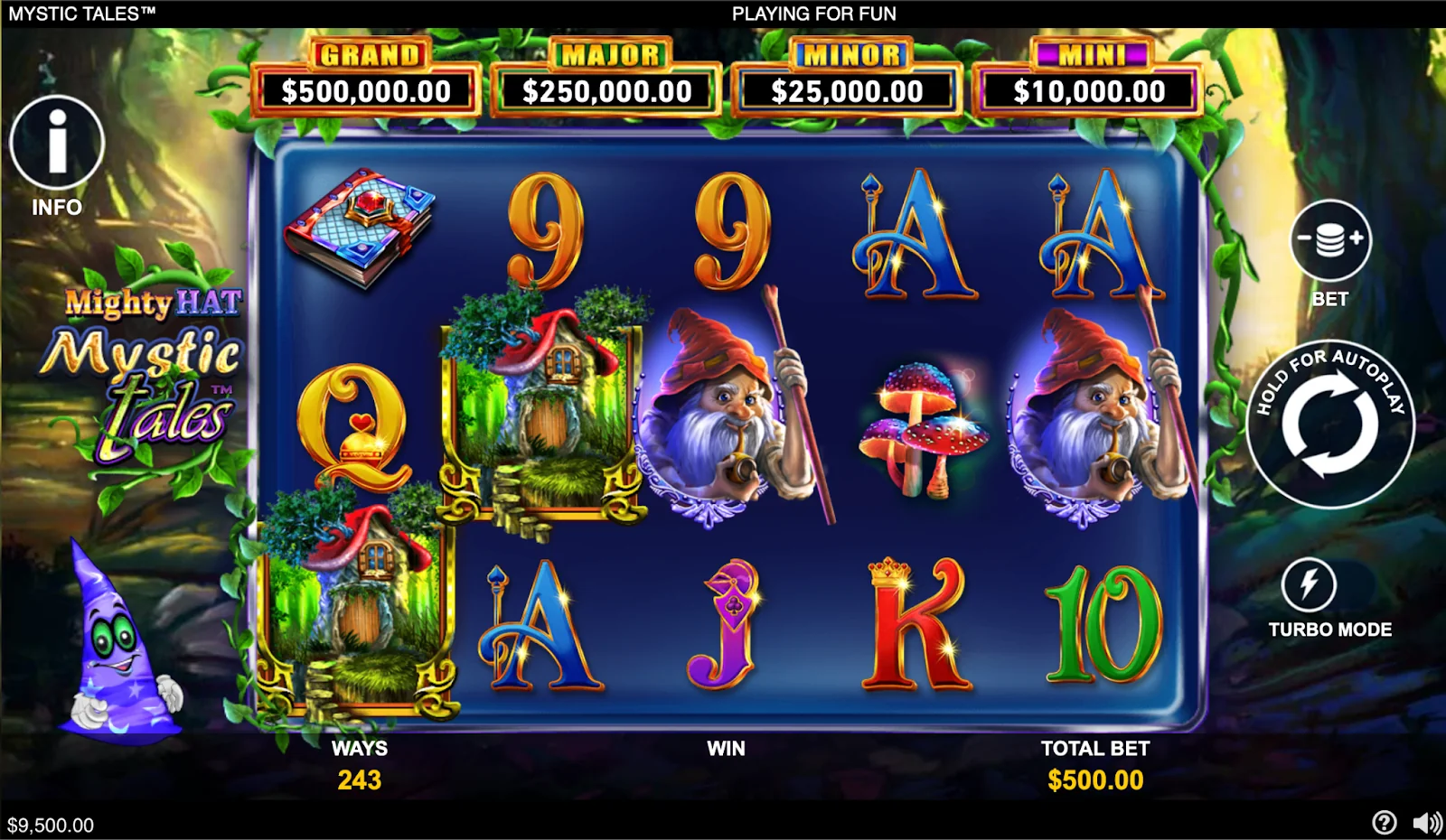1446x840 pixels.
Task: Mute sound with the speaker icon
Action: click(1426, 822)
